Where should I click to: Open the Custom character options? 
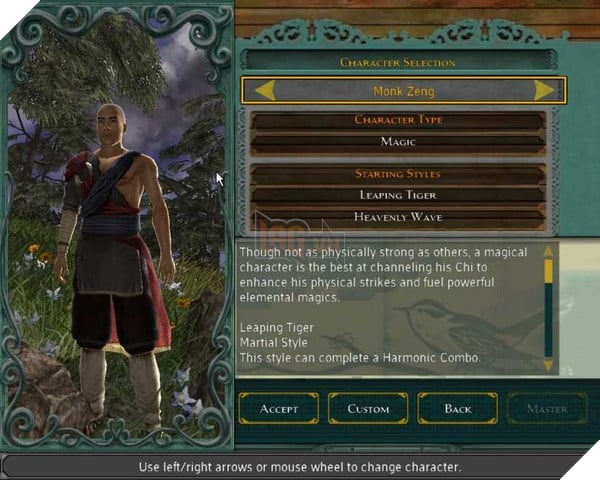pos(367,408)
